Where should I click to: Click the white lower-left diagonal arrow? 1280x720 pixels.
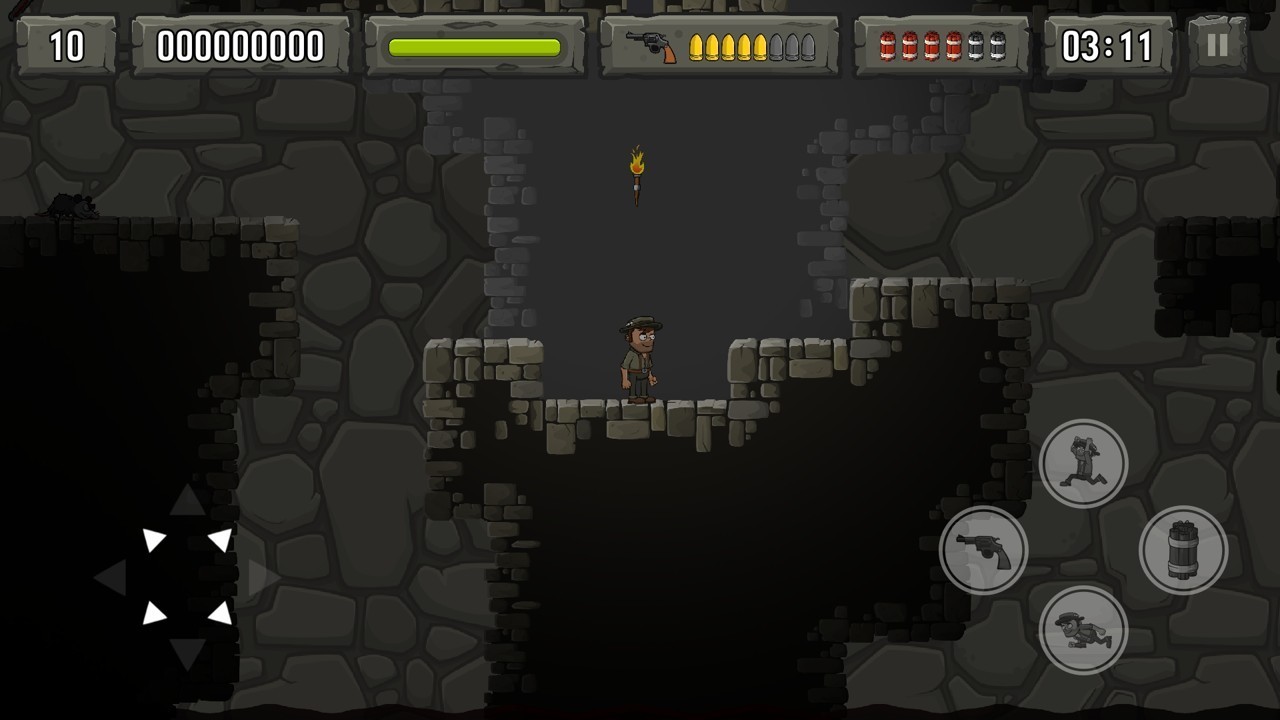pyautogui.click(x=153, y=612)
